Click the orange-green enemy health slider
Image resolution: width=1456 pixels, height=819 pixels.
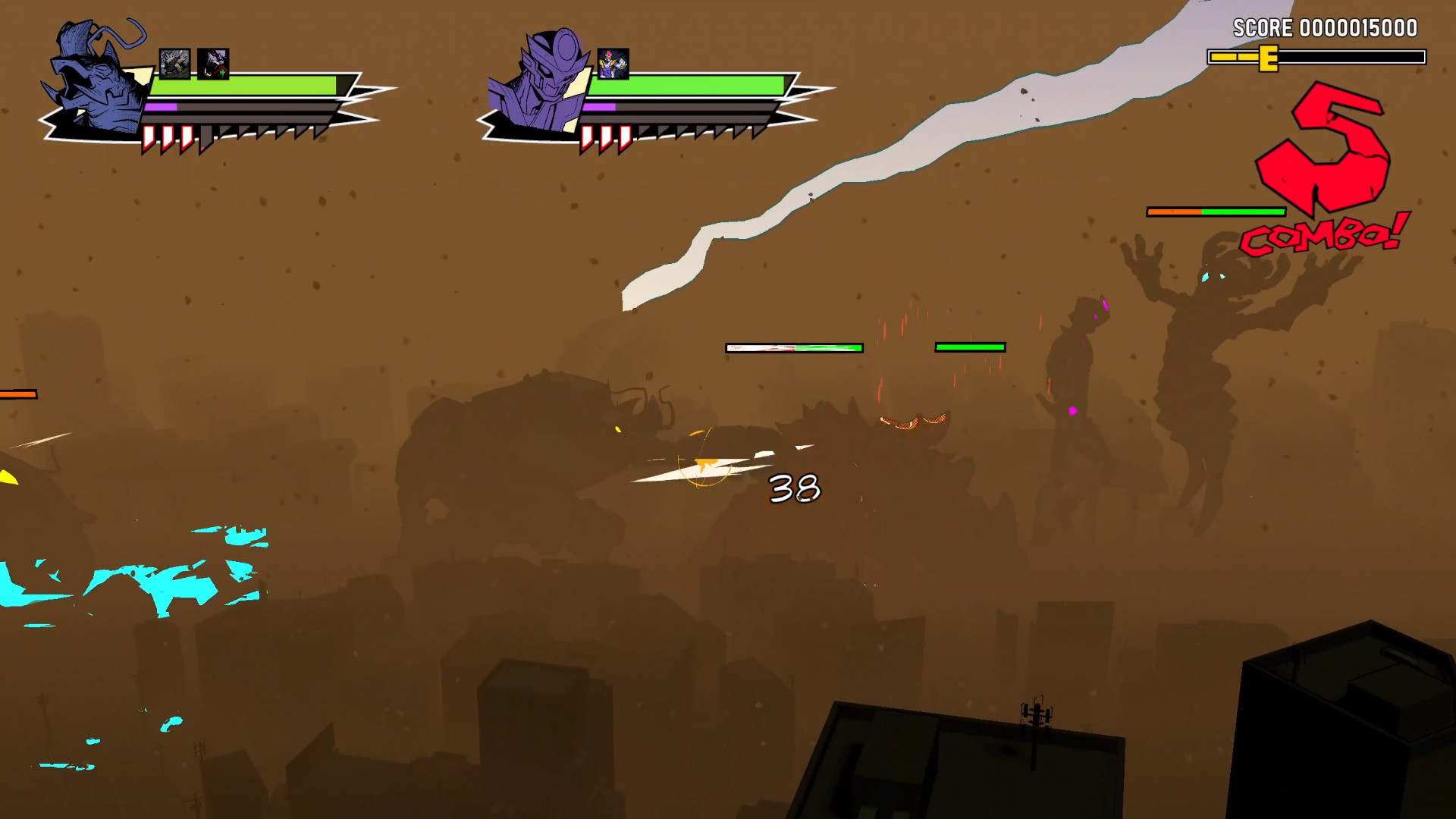(x=1215, y=212)
